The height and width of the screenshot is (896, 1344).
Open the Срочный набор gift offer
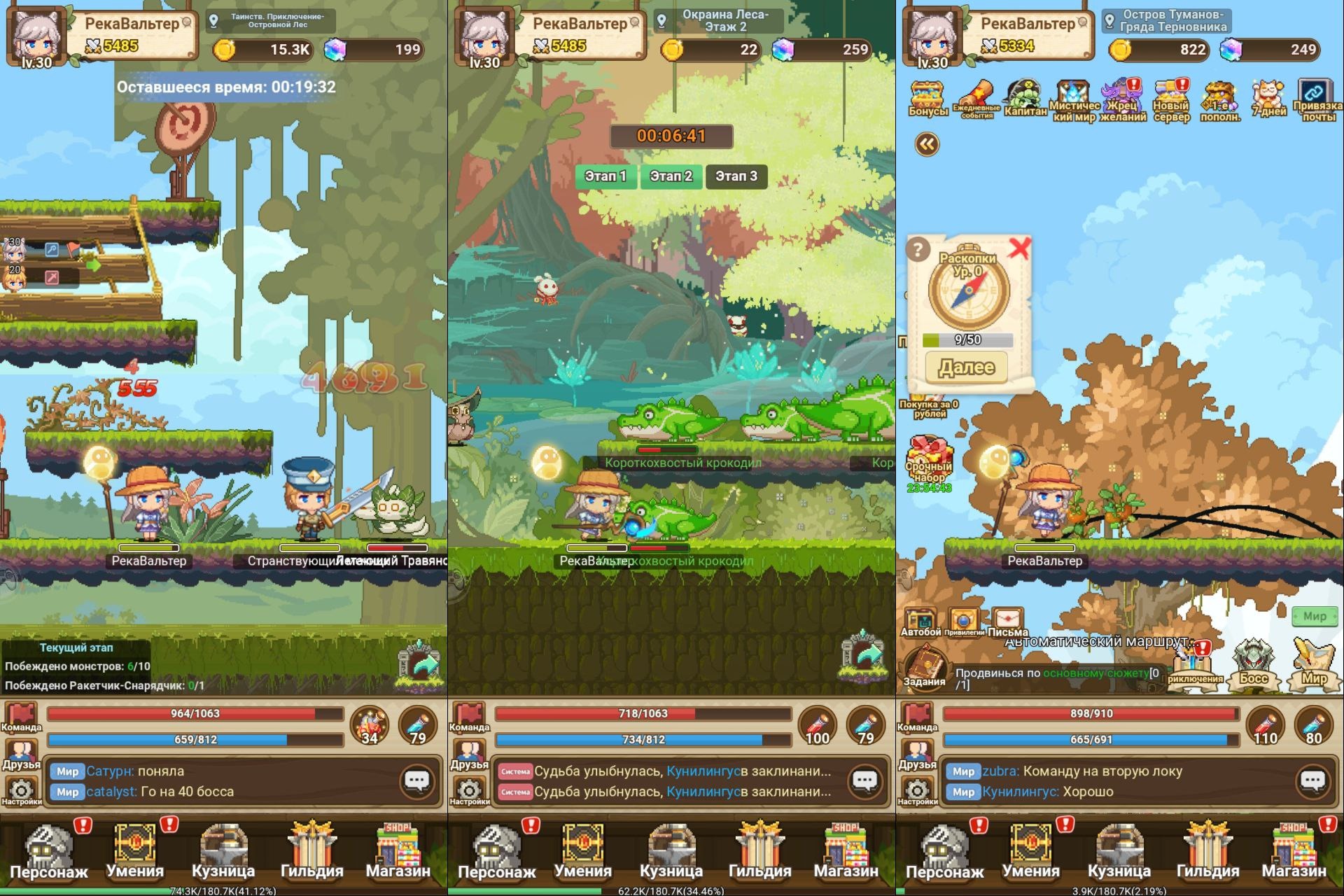pyautogui.click(x=929, y=459)
